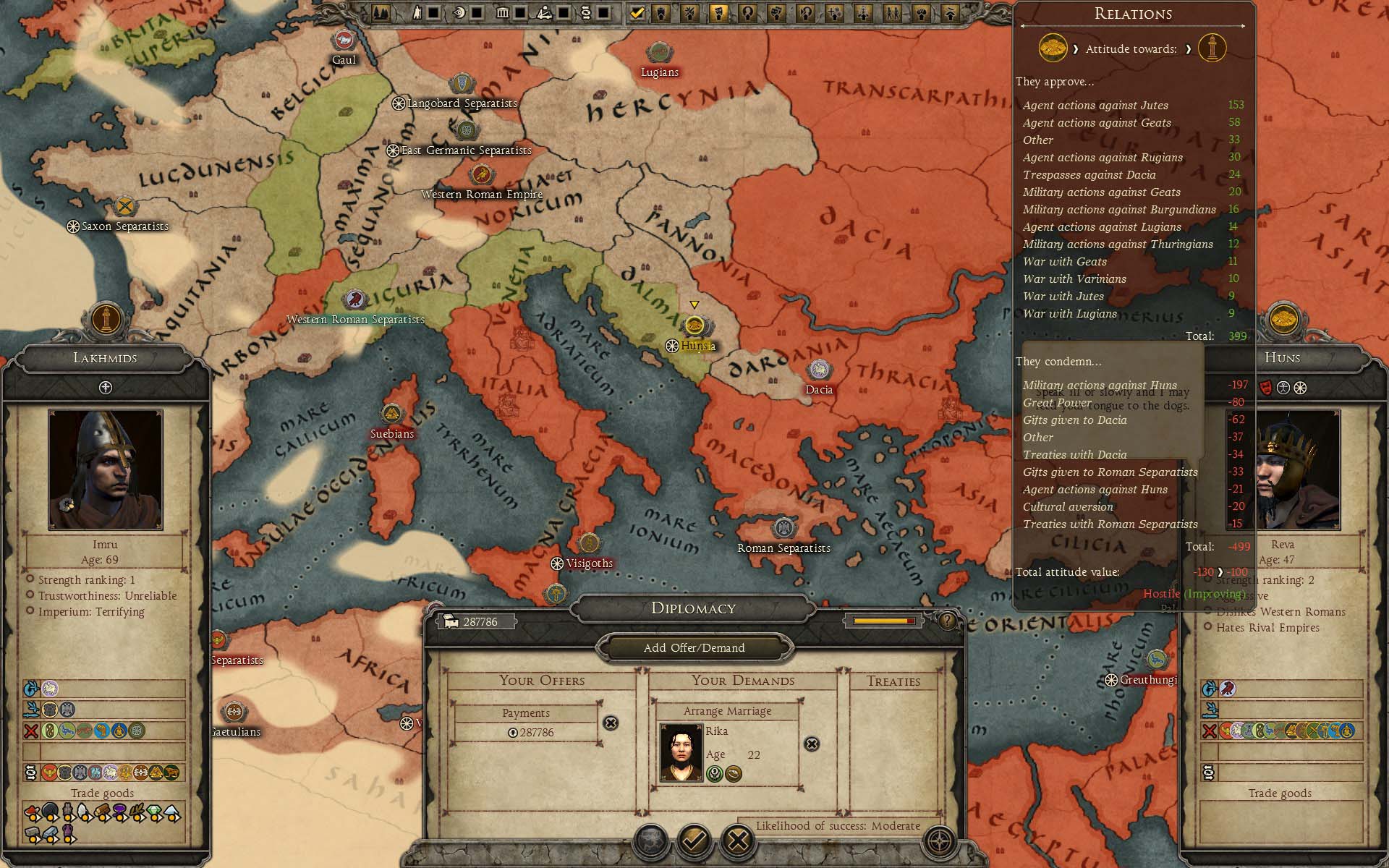The height and width of the screenshot is (868, 1389).
Task: Click the Add Offer/Demand button
Action: tap(694, 647)
